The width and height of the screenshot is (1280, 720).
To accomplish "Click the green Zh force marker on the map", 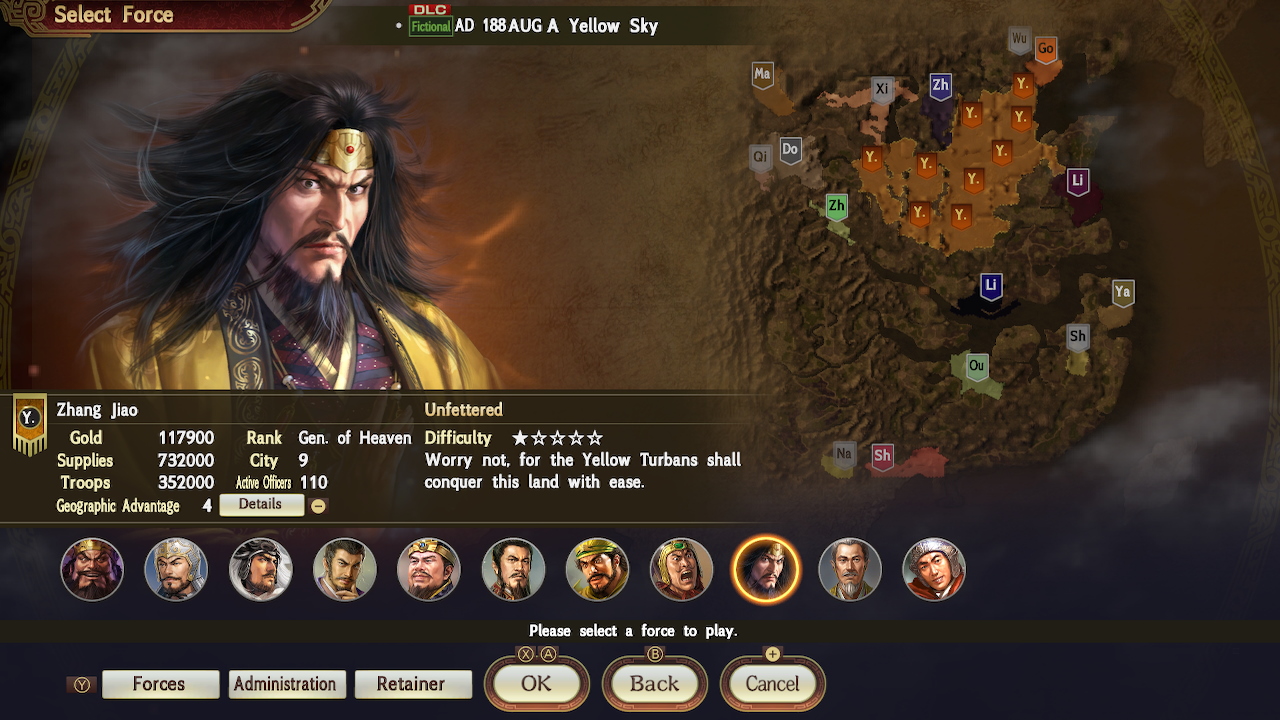I will pos(835,207).
